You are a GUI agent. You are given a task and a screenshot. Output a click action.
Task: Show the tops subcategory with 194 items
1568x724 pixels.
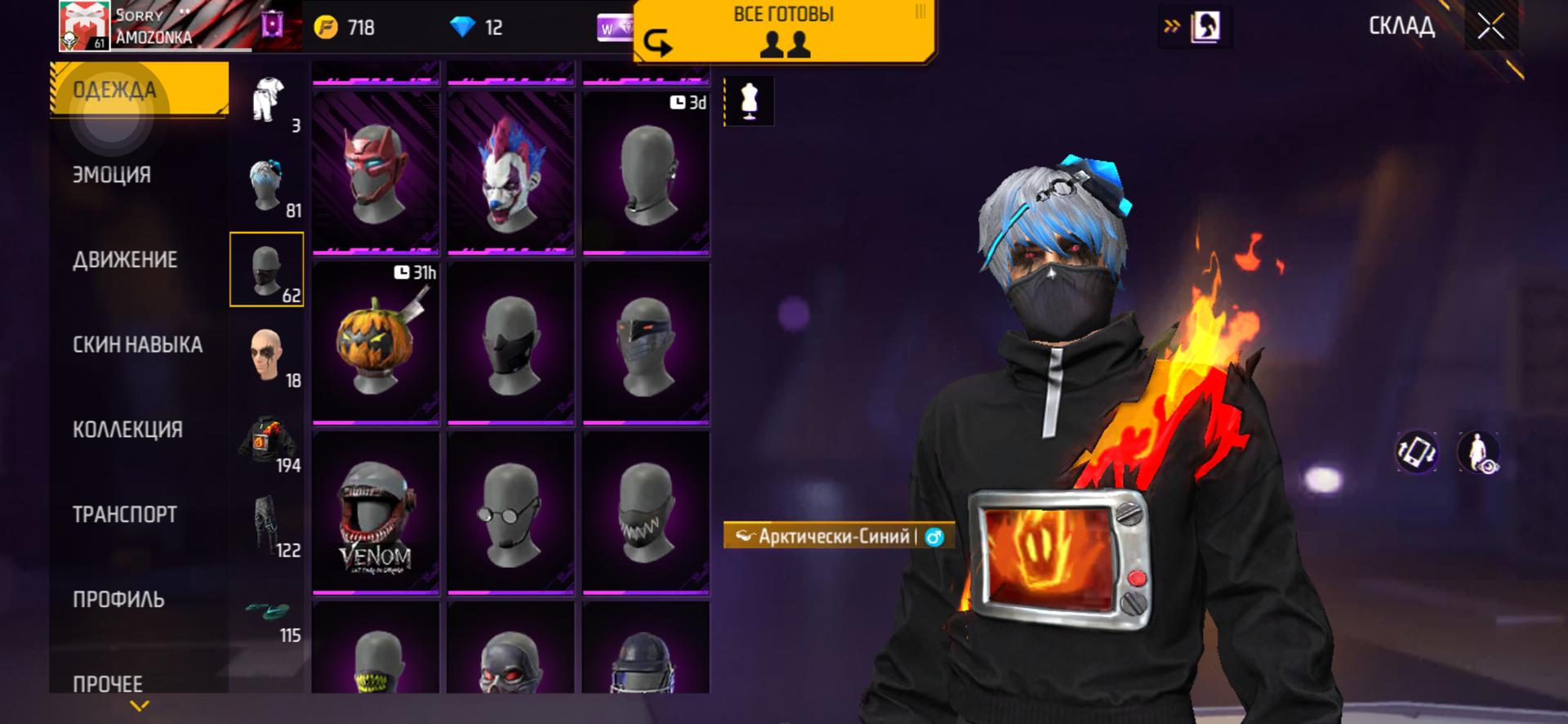(267, 440)
